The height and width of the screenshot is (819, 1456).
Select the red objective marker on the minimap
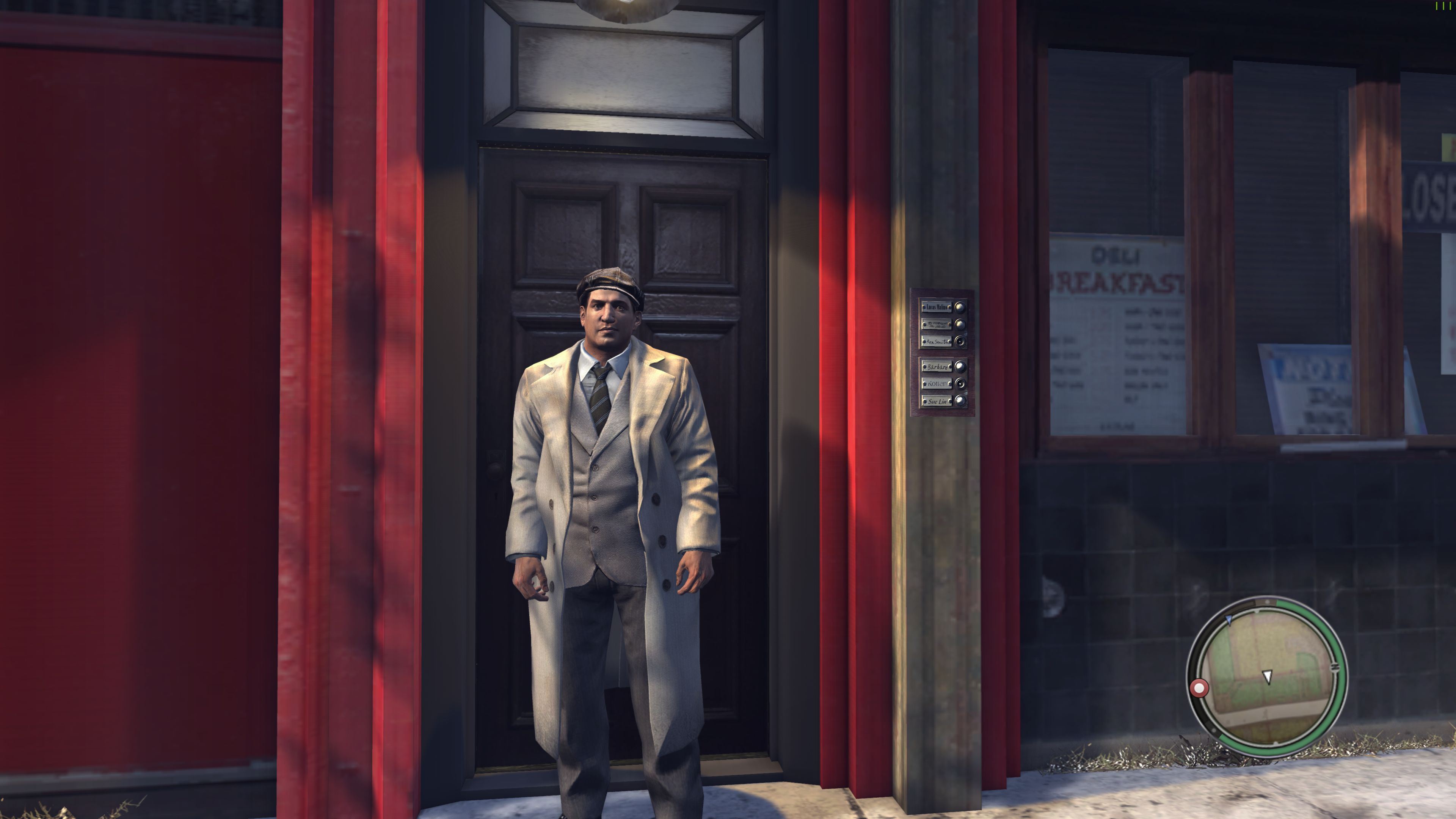point(1199,689)
